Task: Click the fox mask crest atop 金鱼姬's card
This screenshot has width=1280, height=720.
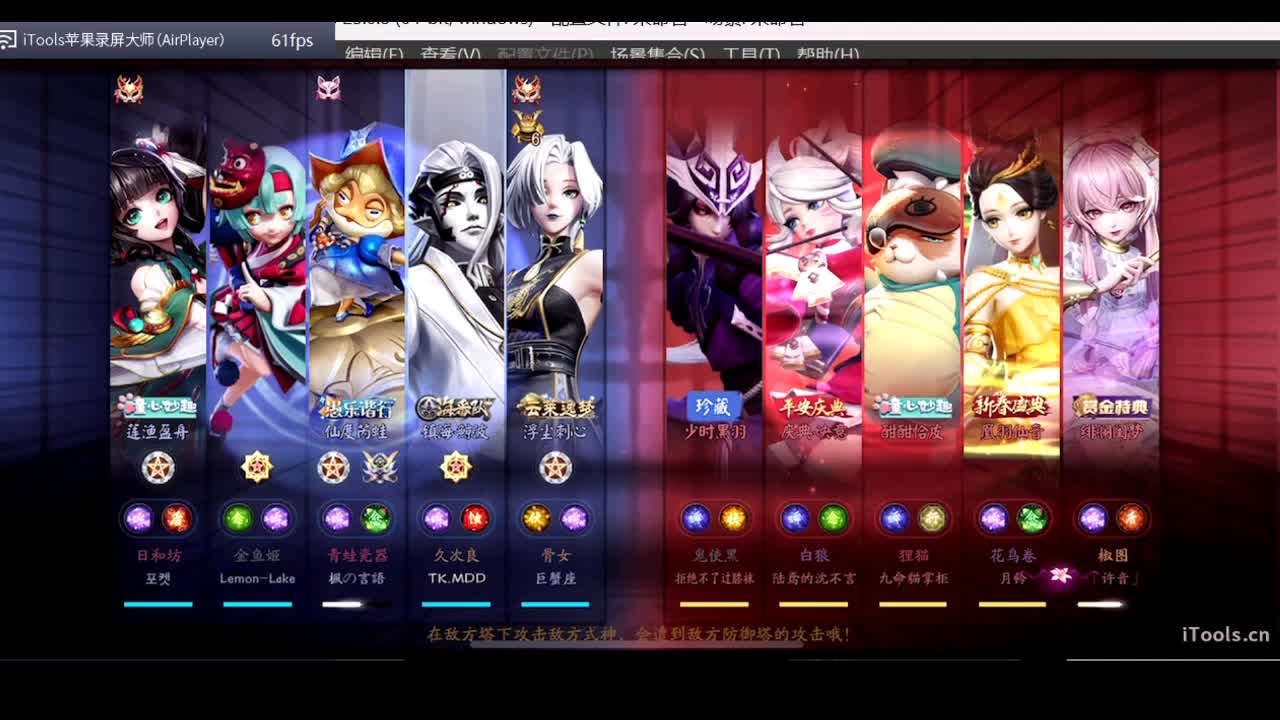Action: coord(329,89)
